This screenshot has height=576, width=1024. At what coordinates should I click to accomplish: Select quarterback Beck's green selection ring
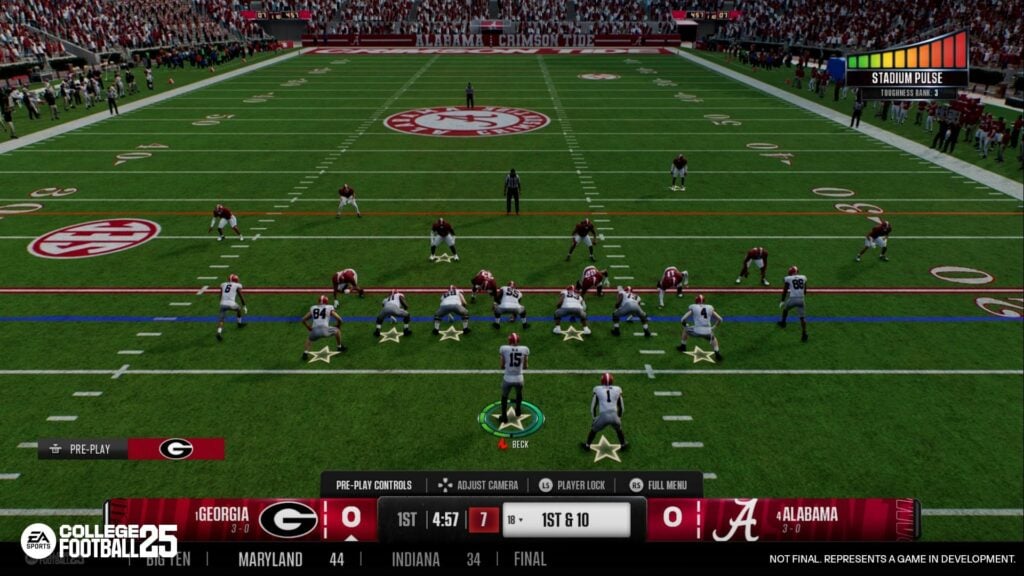click(x=512, y=418)
